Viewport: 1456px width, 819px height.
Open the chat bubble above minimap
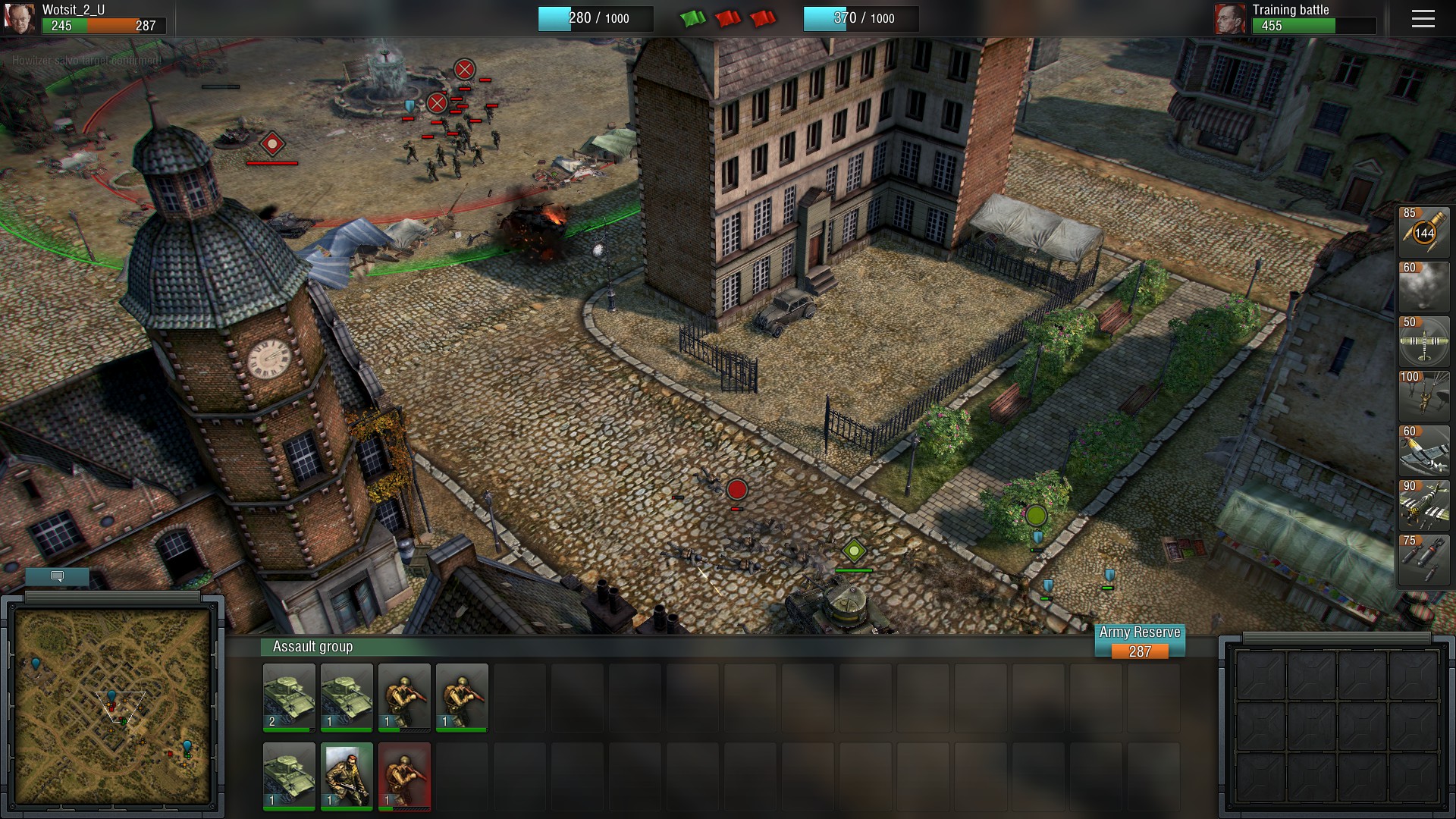(57, 576)
